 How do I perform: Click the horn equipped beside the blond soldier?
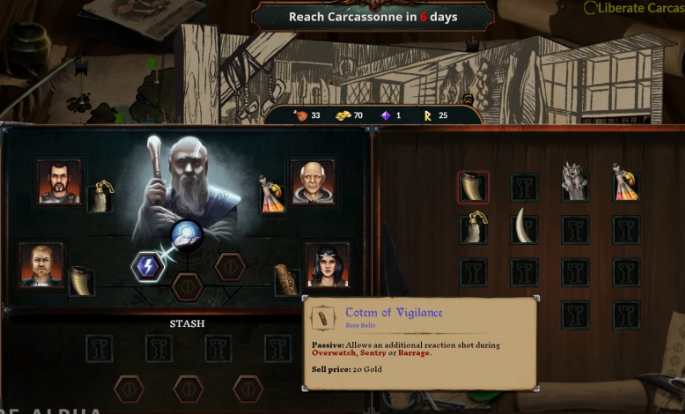point(81,280)
